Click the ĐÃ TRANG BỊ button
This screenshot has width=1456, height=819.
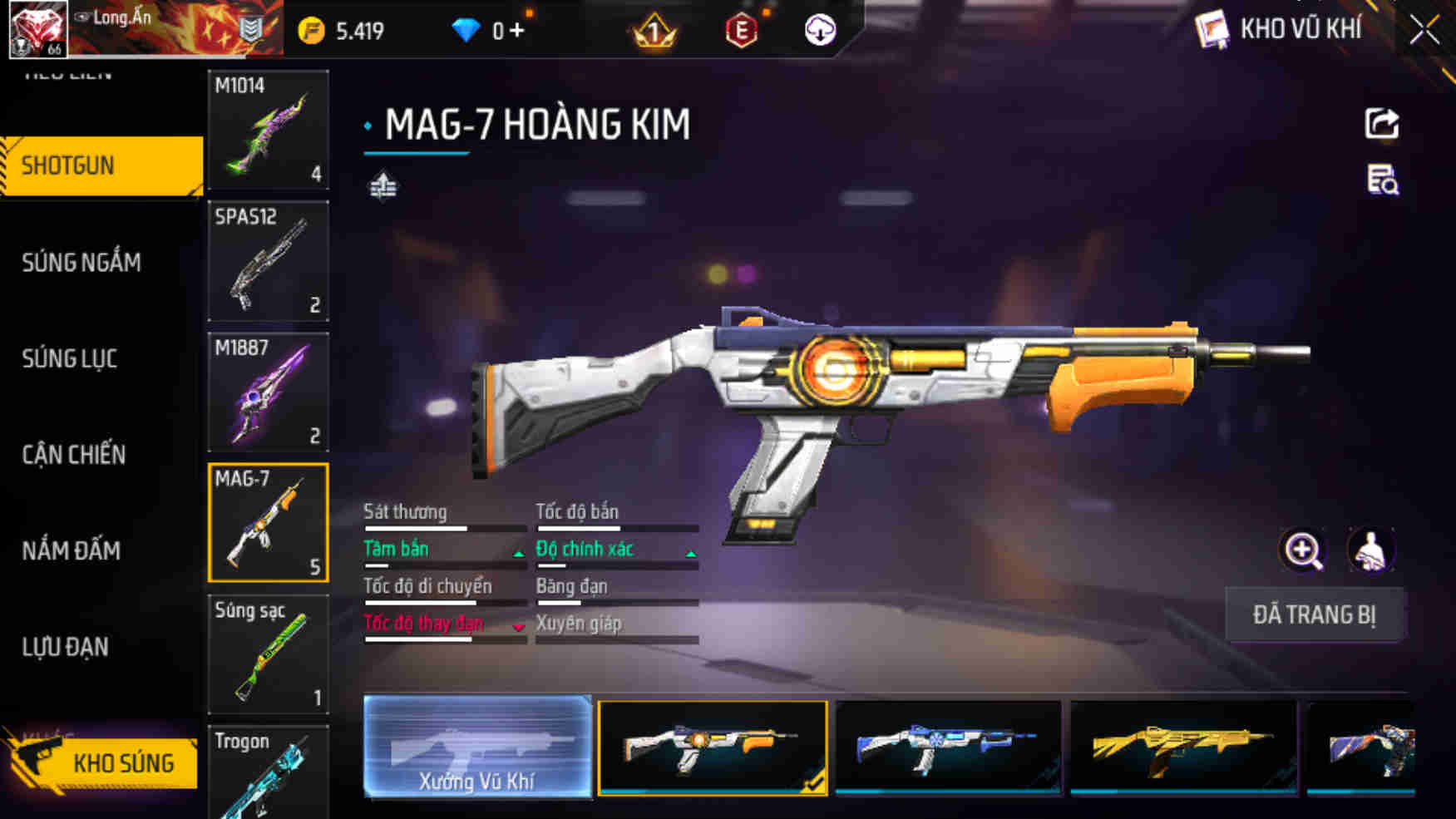pos(1315,615)
